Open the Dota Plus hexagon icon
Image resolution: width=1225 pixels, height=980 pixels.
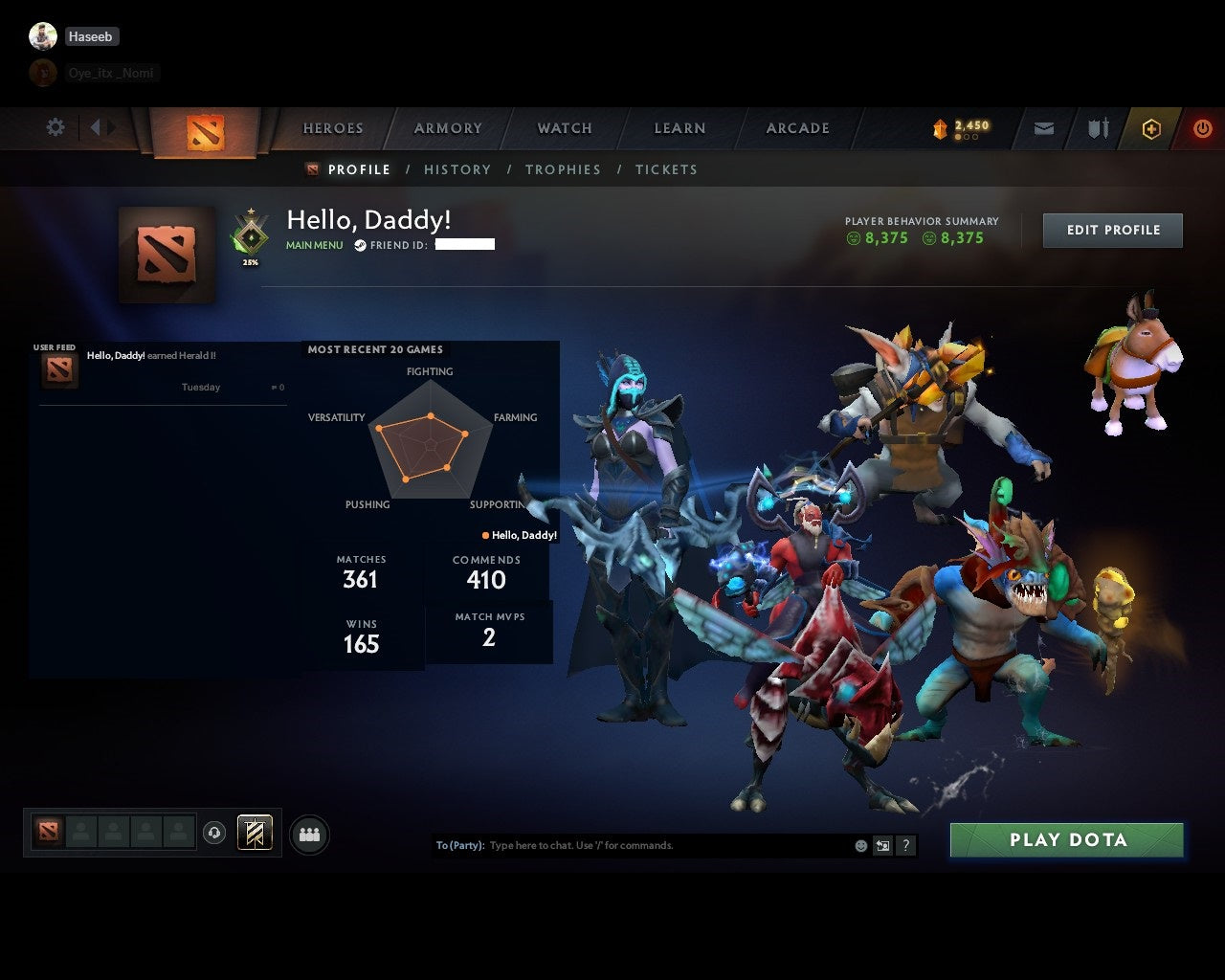(1151, 128)
